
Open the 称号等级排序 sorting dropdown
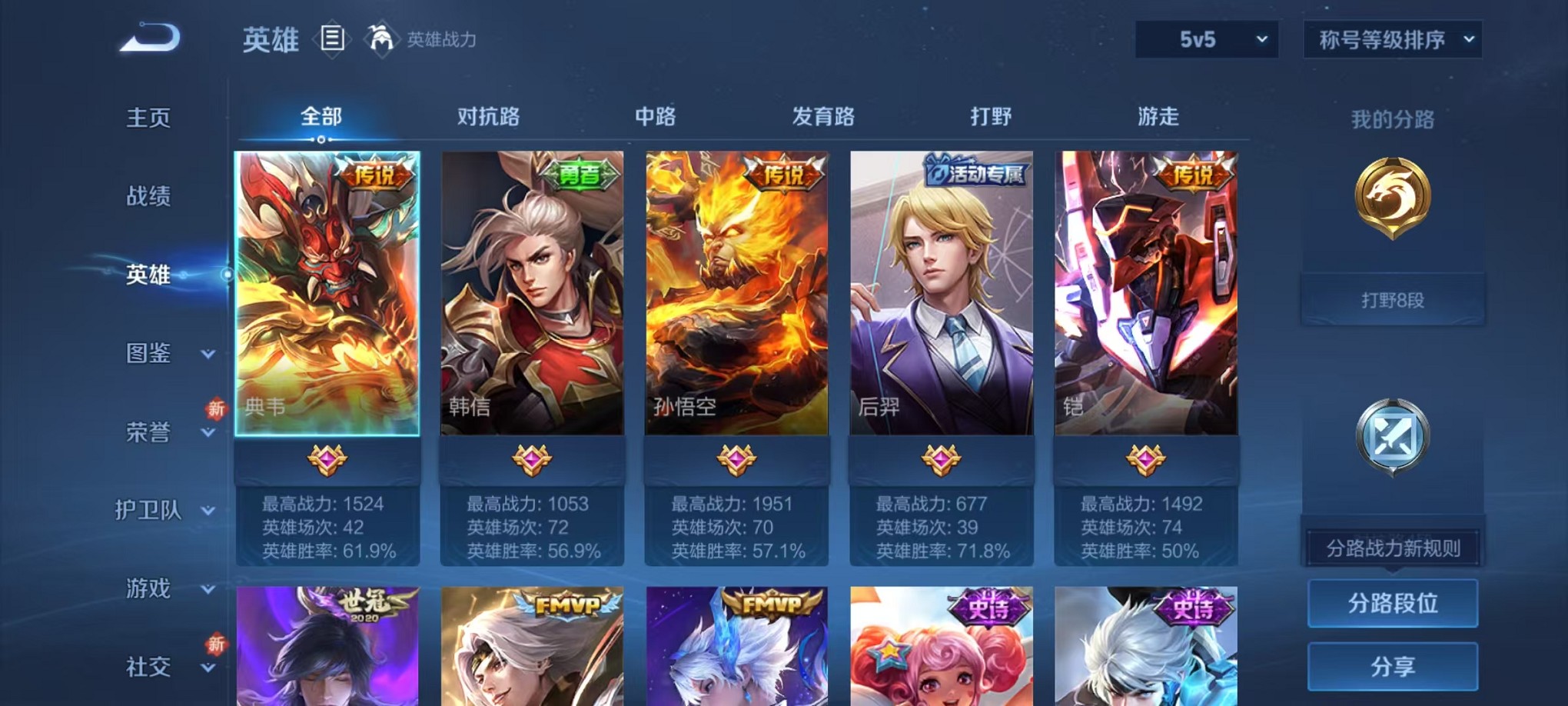click(1391, 38)
